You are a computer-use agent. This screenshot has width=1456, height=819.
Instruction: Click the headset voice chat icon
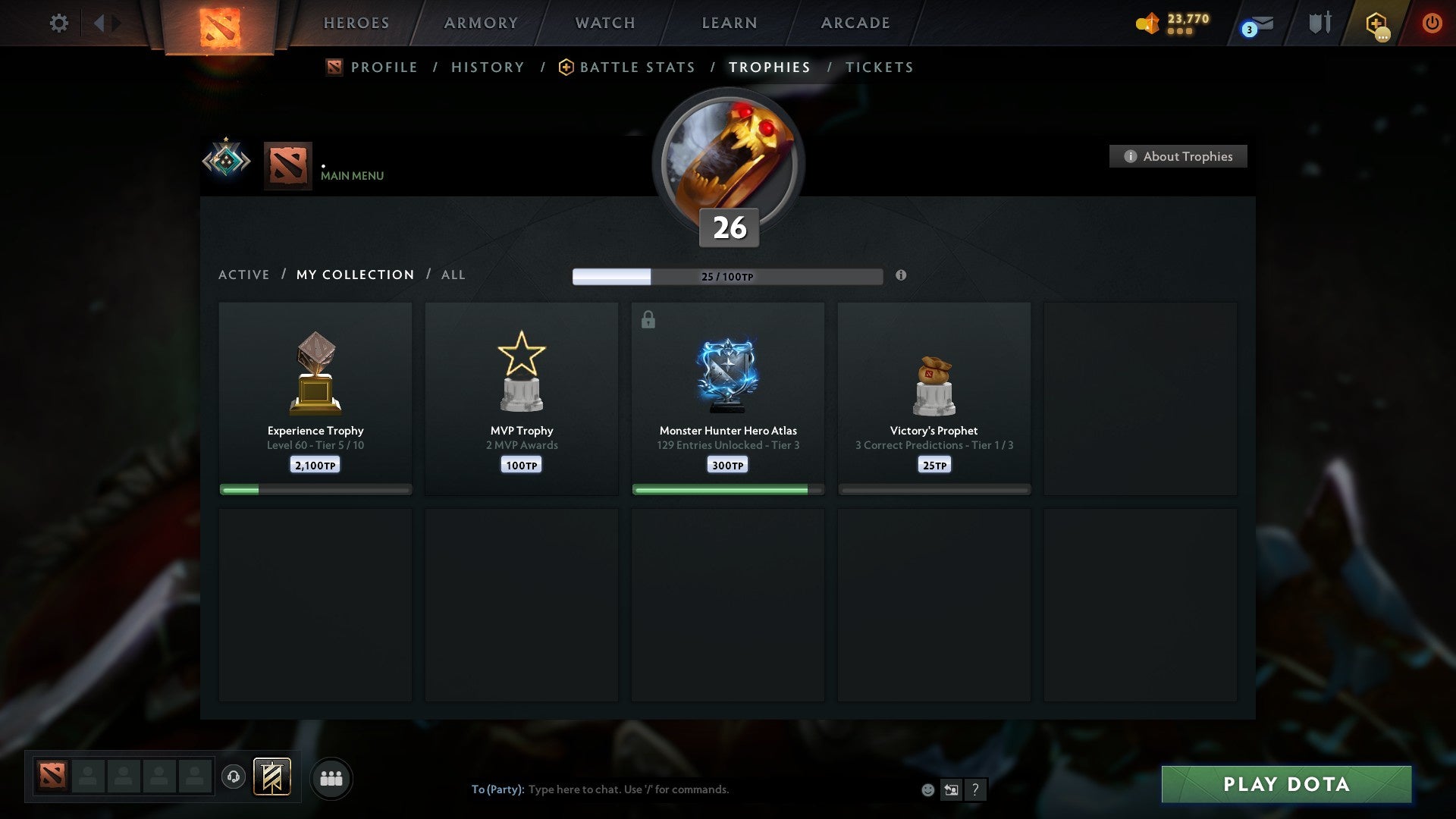pyautogui.click(x=234, y=778)
